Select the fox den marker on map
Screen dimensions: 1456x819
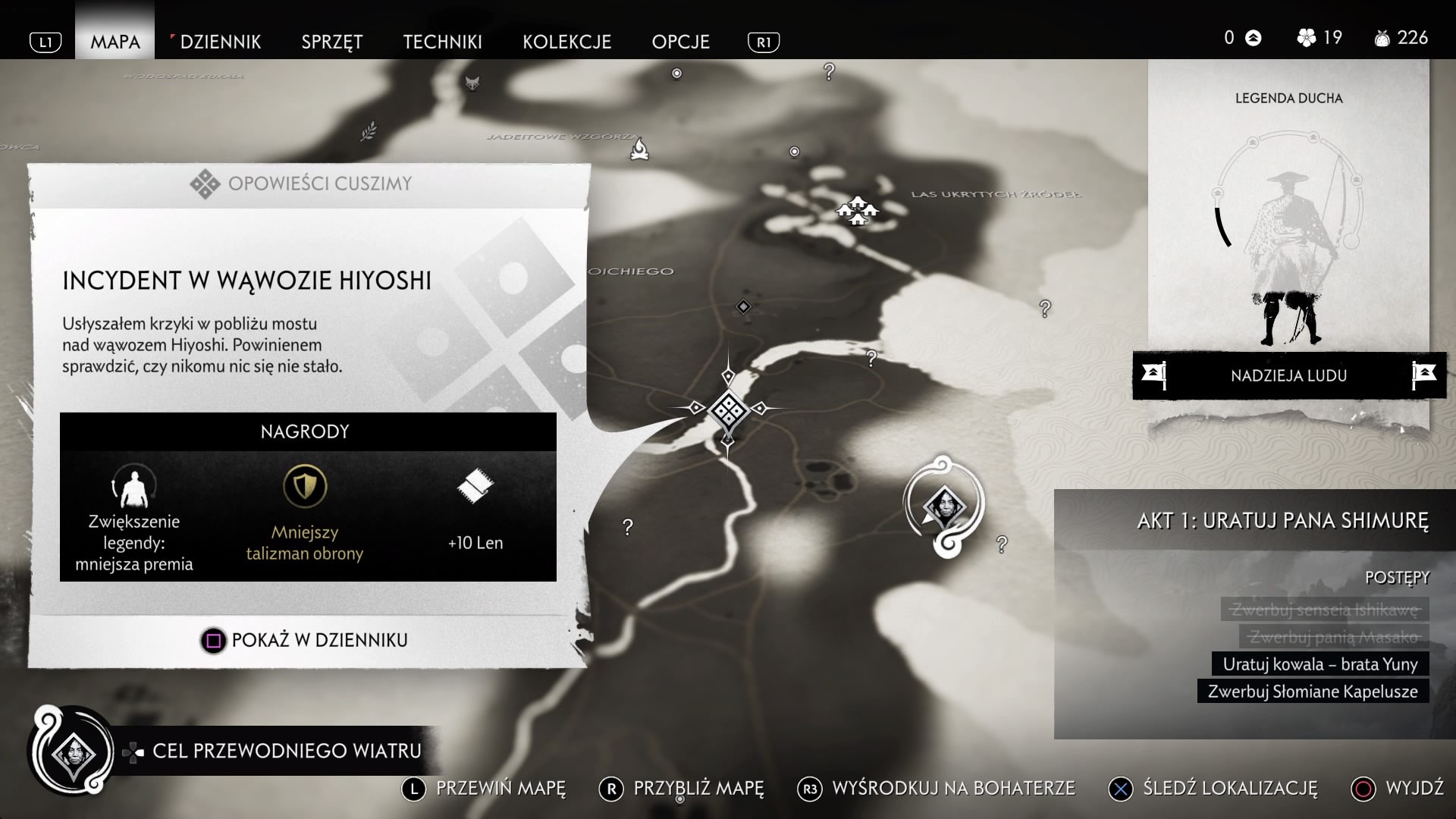[472, 82]
